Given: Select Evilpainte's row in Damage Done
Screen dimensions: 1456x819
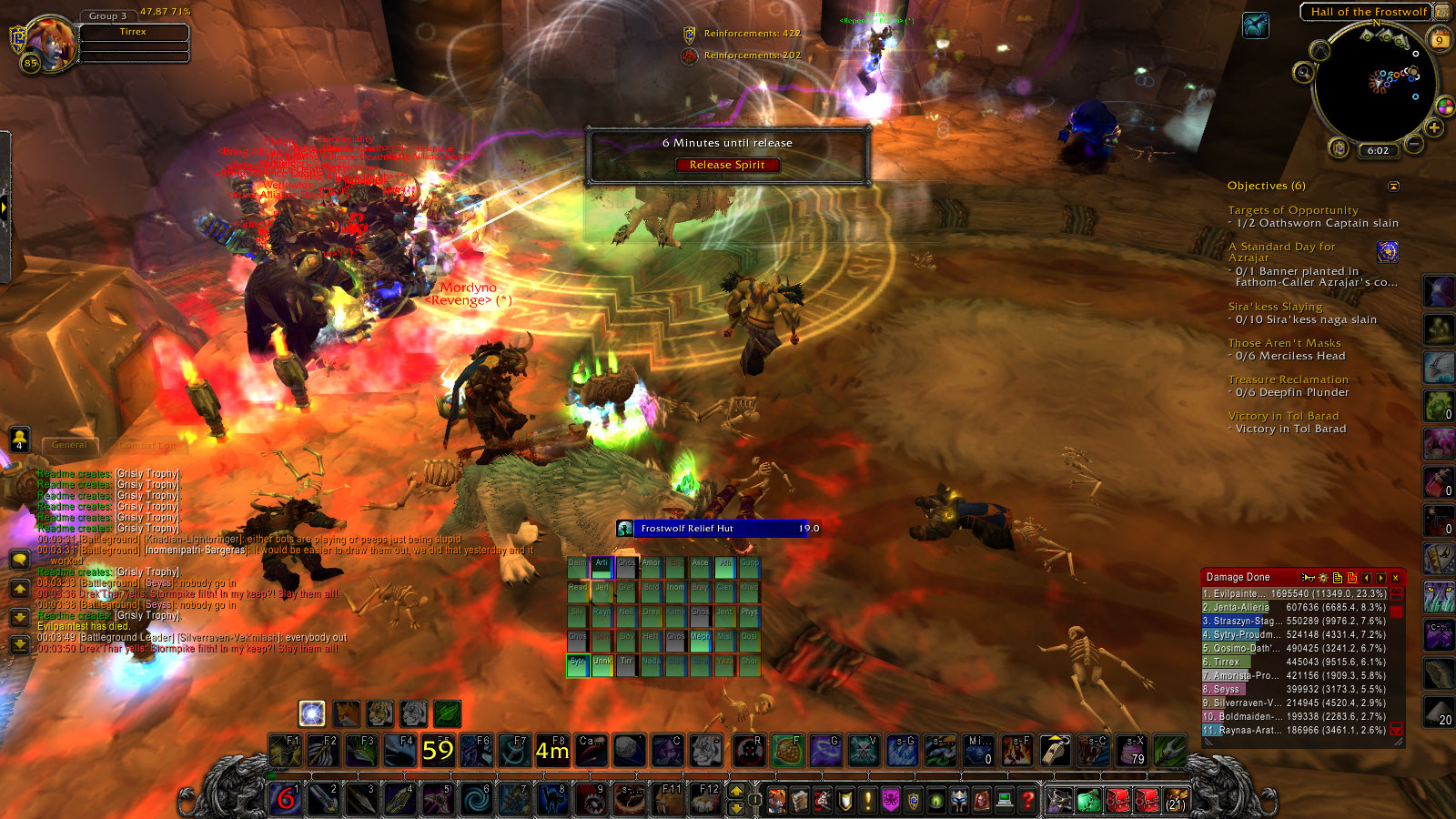Looking at the screenshot, I should pos(1294,593).
